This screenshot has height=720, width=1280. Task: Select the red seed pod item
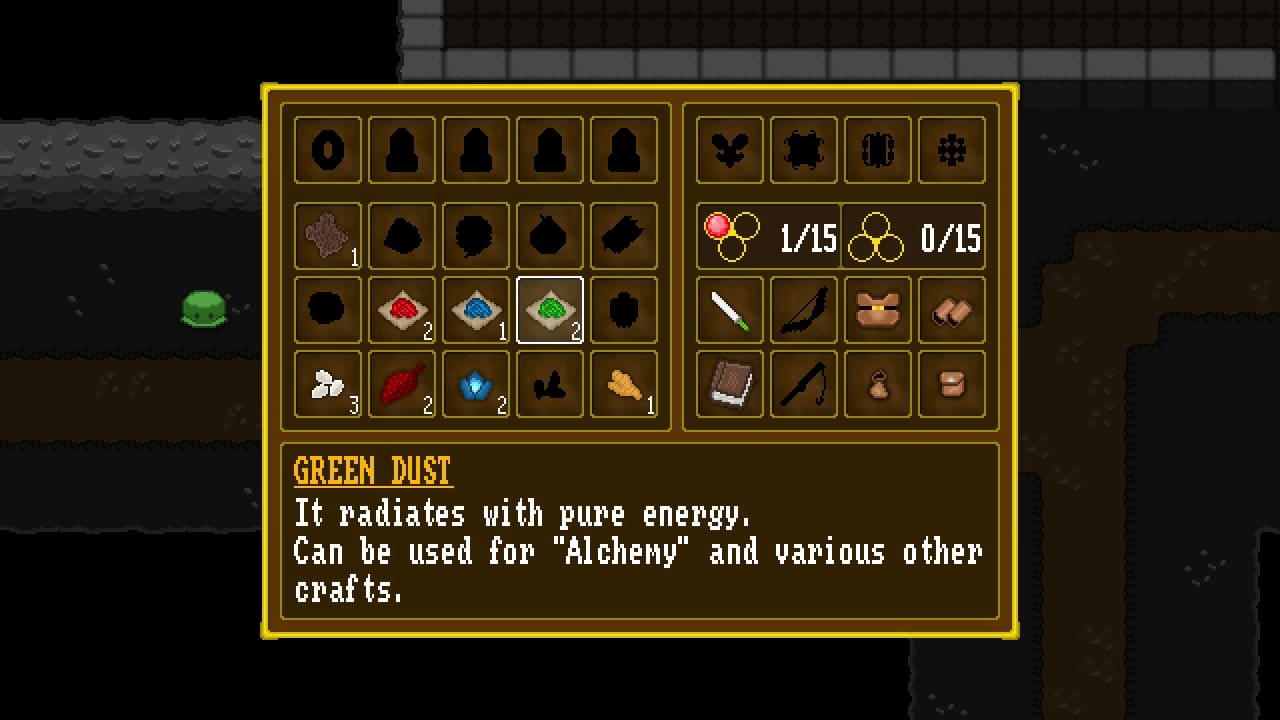click(x=402, y=384)
